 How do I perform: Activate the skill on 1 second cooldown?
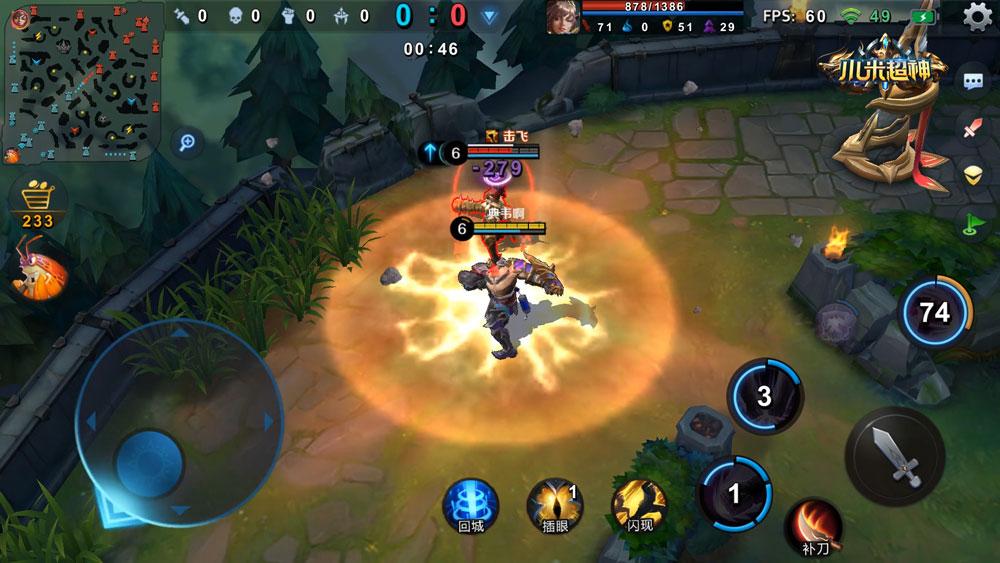[734, 492]
